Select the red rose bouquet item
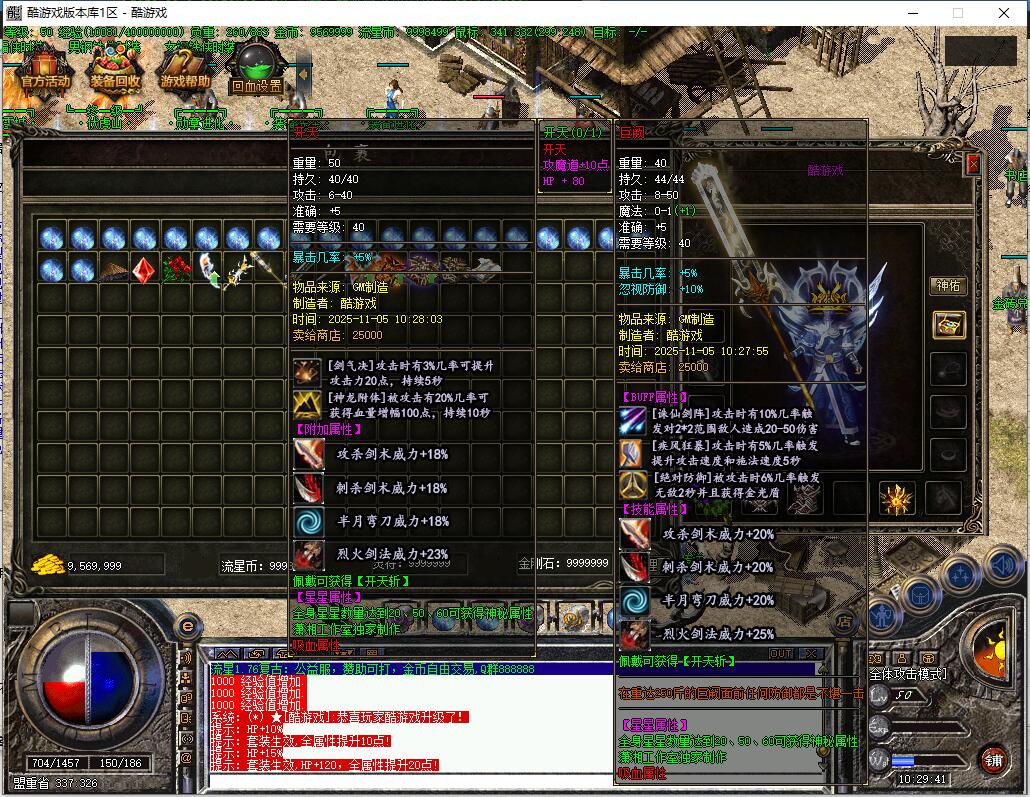The image size is (1030, 797). (x=175, y=270)
